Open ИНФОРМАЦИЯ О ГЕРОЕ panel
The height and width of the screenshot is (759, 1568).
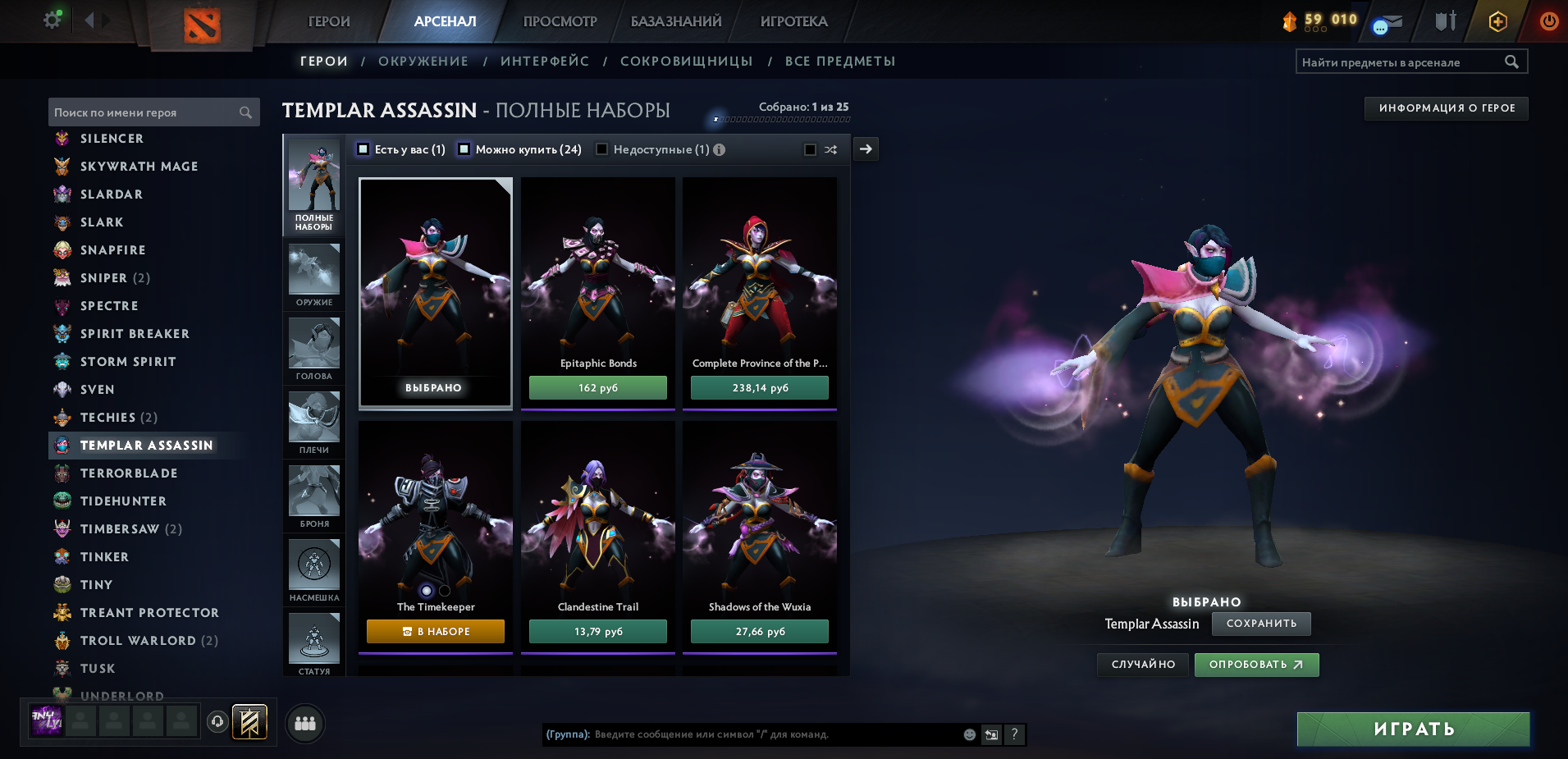[1446, 108]
